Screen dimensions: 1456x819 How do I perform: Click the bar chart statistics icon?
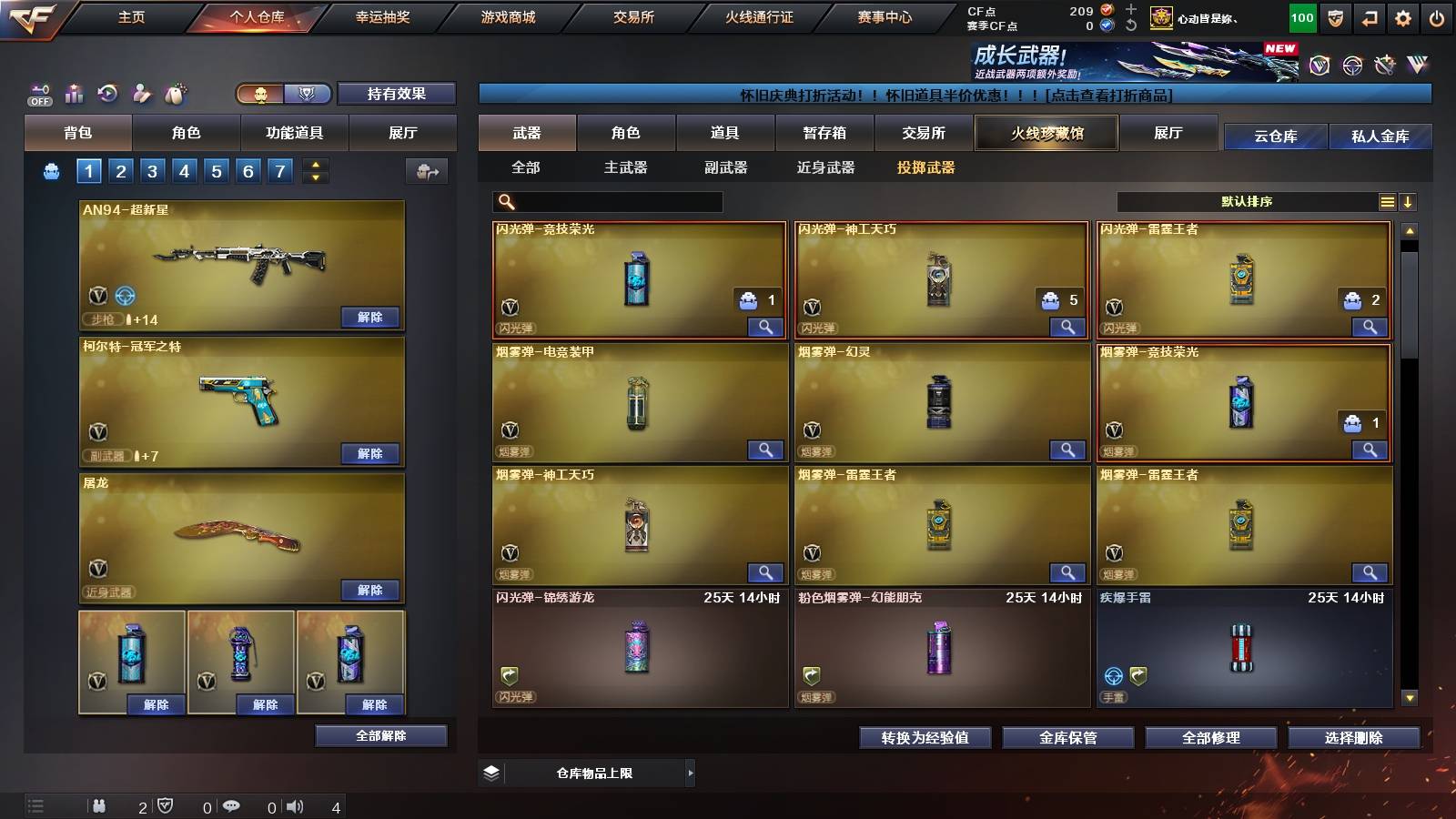coord(72,94)
